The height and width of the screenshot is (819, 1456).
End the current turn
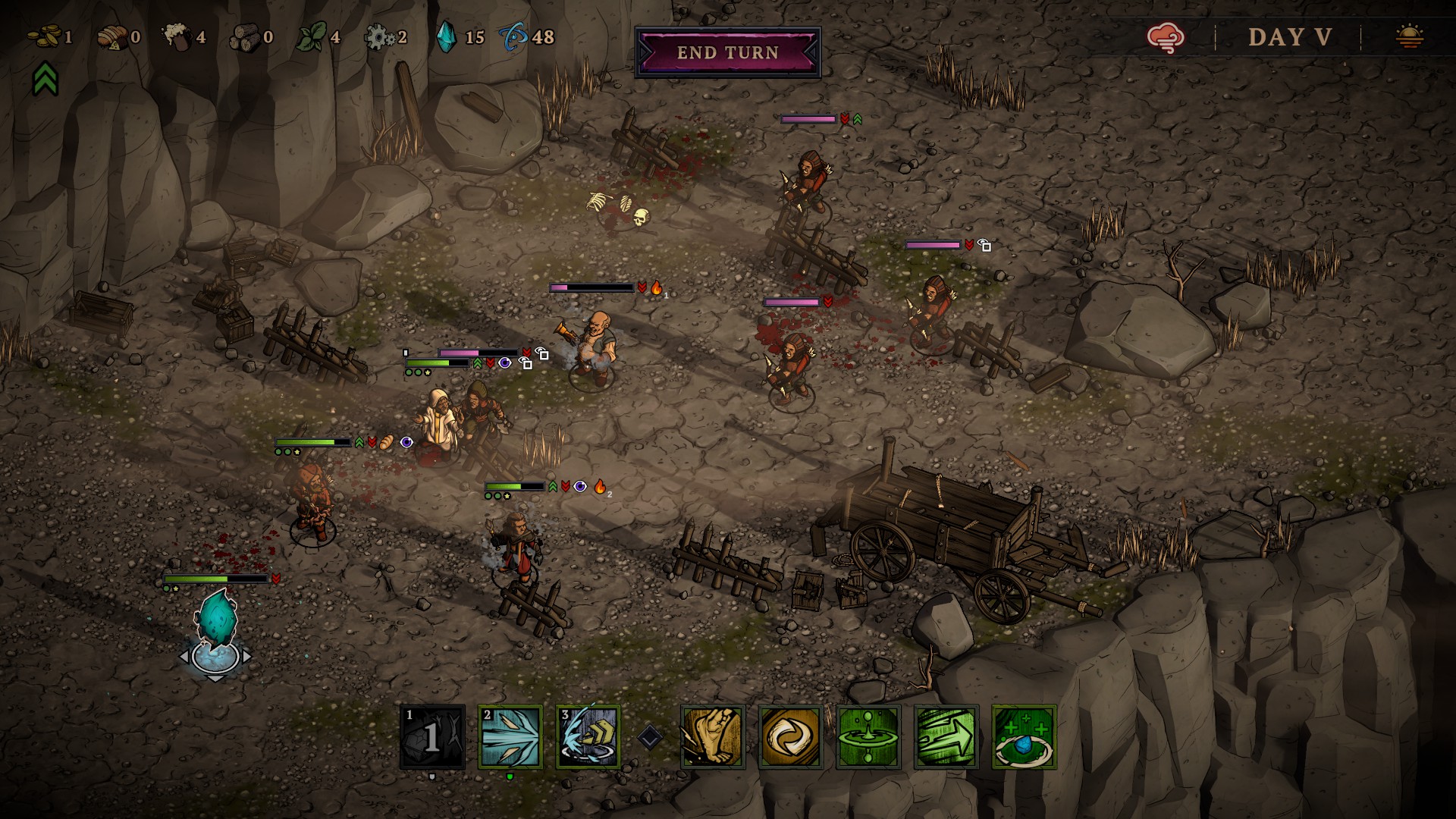tap(727, 52)
